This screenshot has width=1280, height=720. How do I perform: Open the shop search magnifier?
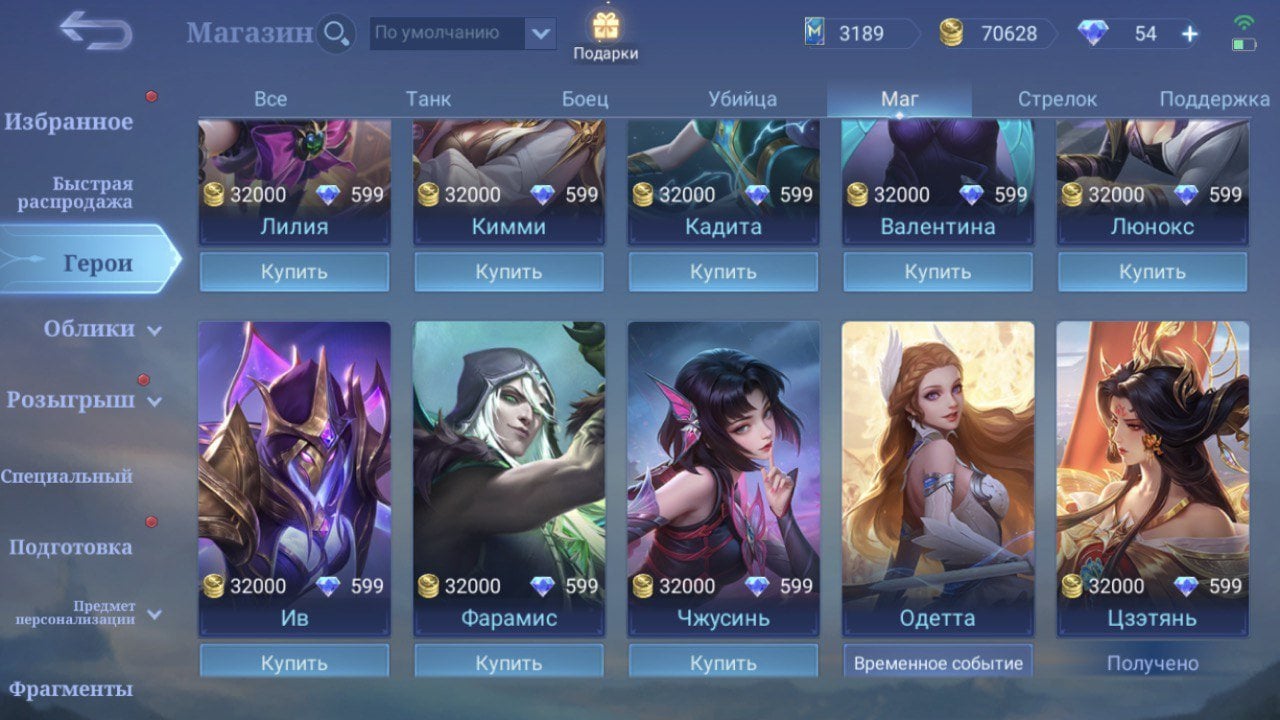coord(336,34)
